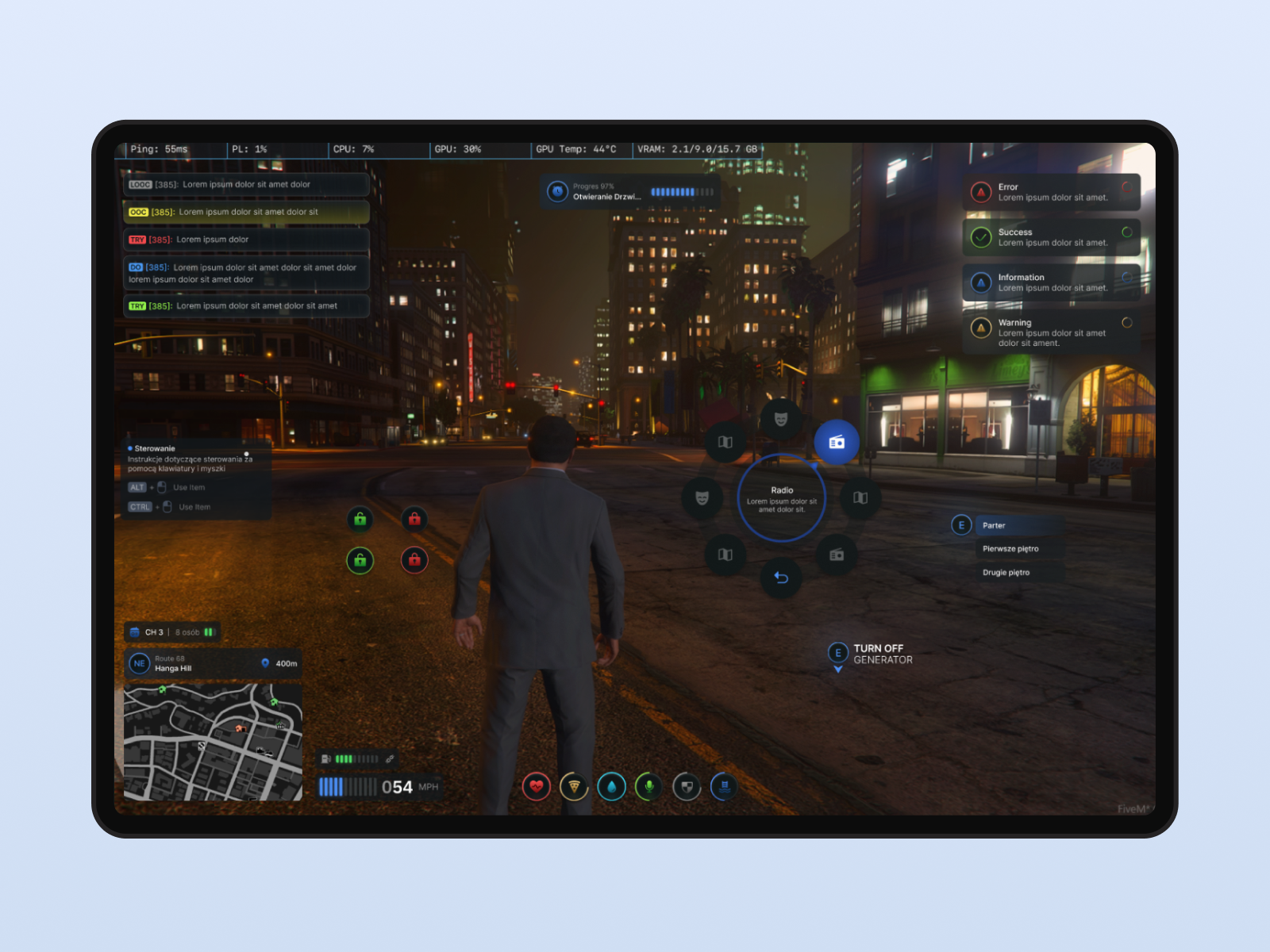Dismiss the Success notification
The width and height of the screenshot is (1270, 952).
[x=1050, y=236]
